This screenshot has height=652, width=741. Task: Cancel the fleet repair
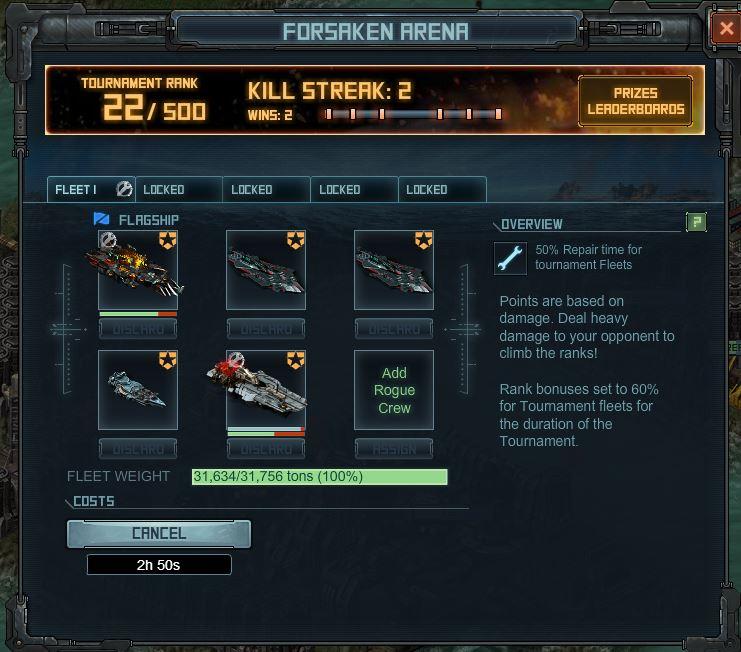tap(159, 534)
